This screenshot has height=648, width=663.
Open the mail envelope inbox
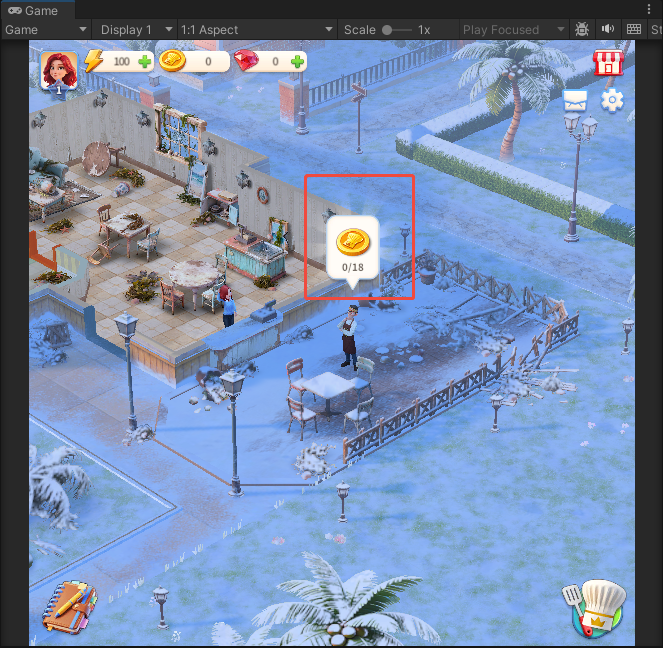pyautogui.click(x=575, y=100)
